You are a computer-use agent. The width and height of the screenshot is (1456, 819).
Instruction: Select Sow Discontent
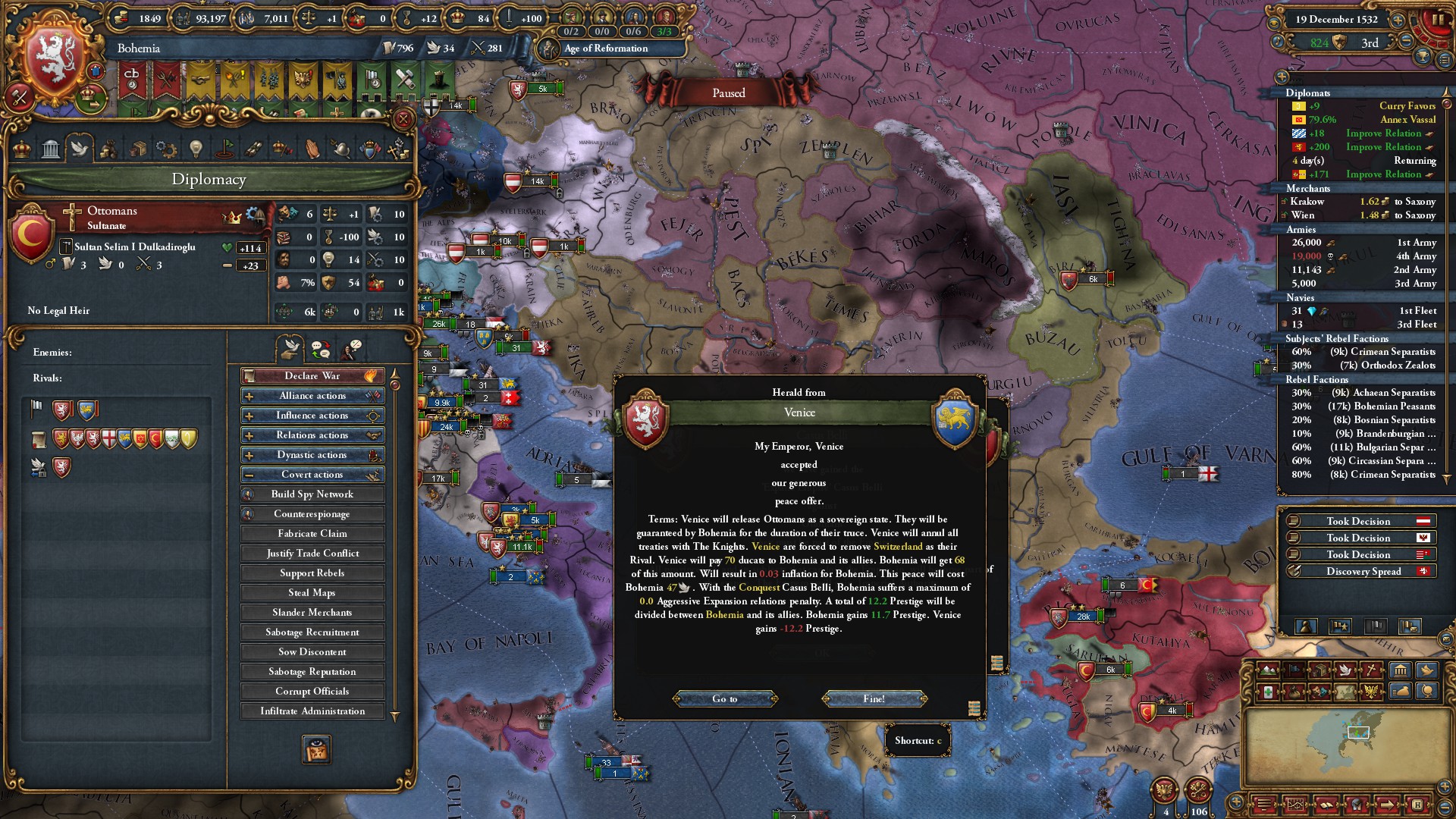[312, 652]
